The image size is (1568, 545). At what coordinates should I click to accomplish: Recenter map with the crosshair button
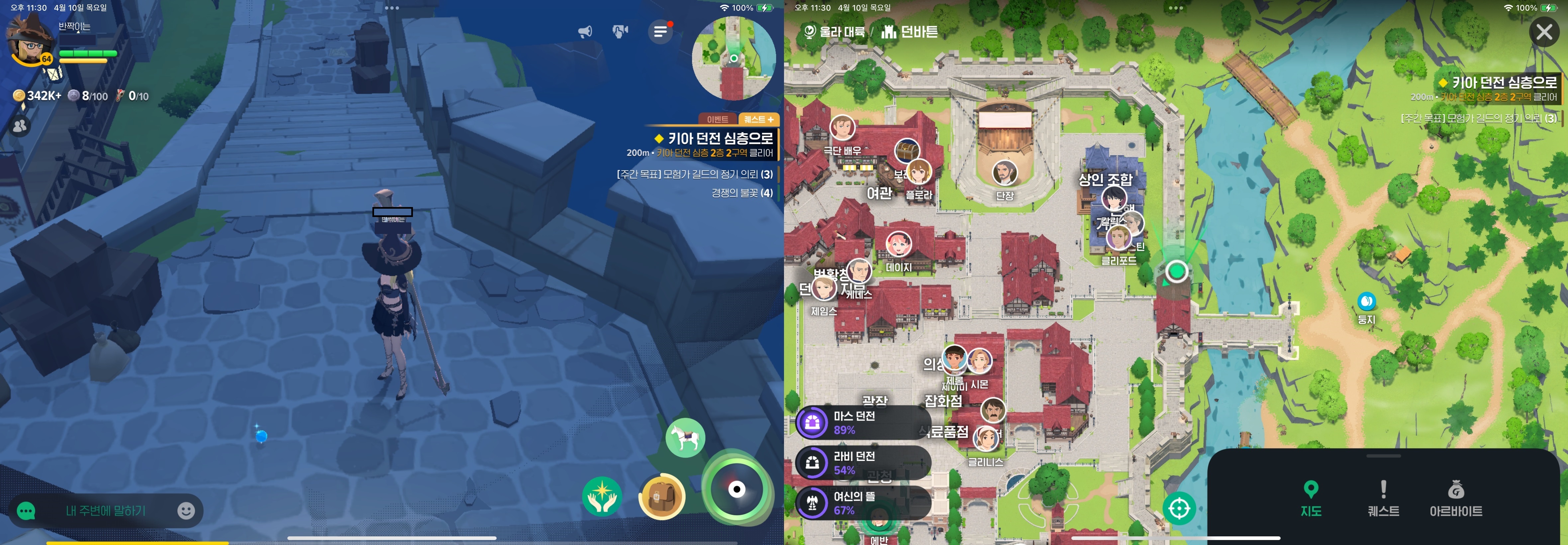tap(1179, 508)
